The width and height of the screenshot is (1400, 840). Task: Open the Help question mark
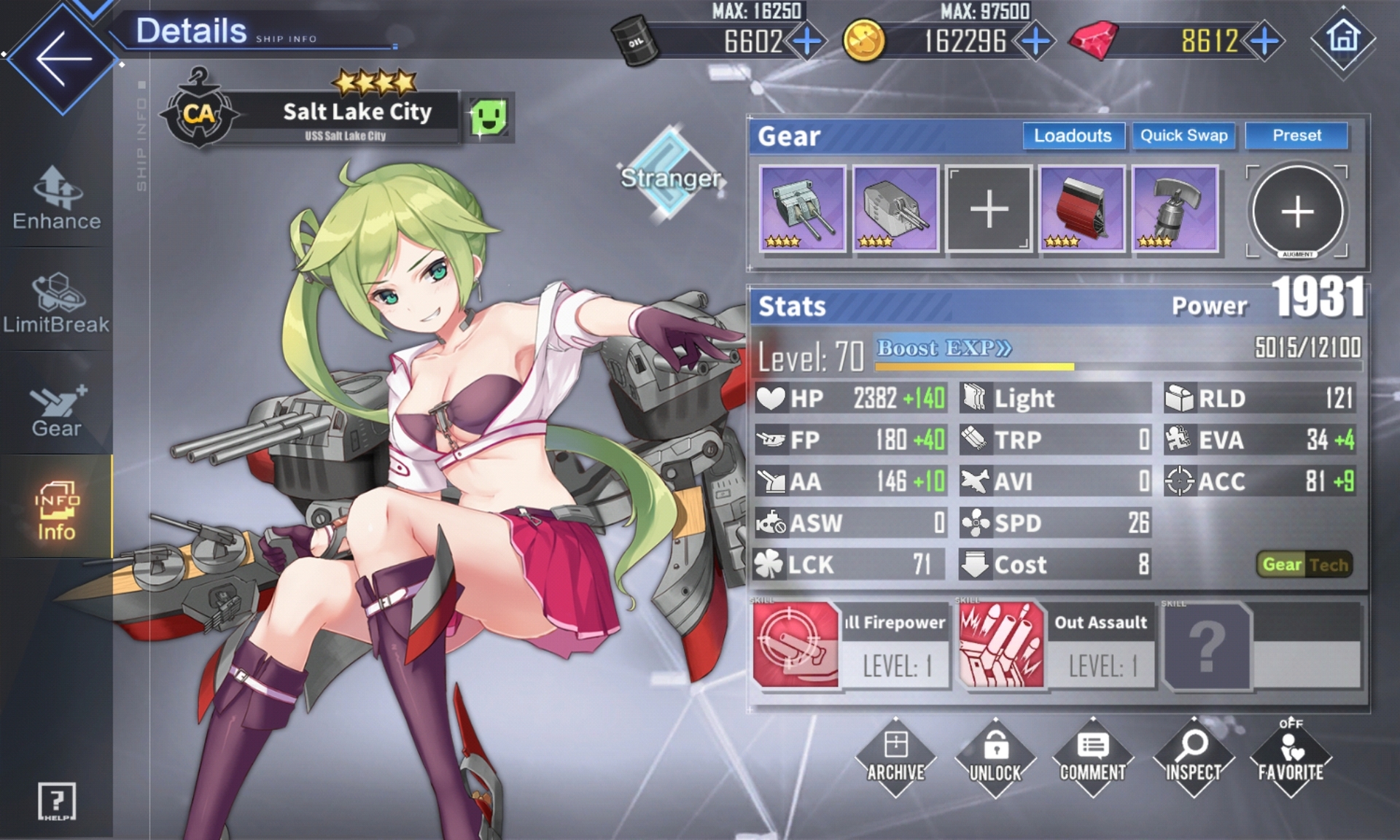coord(56,802)
